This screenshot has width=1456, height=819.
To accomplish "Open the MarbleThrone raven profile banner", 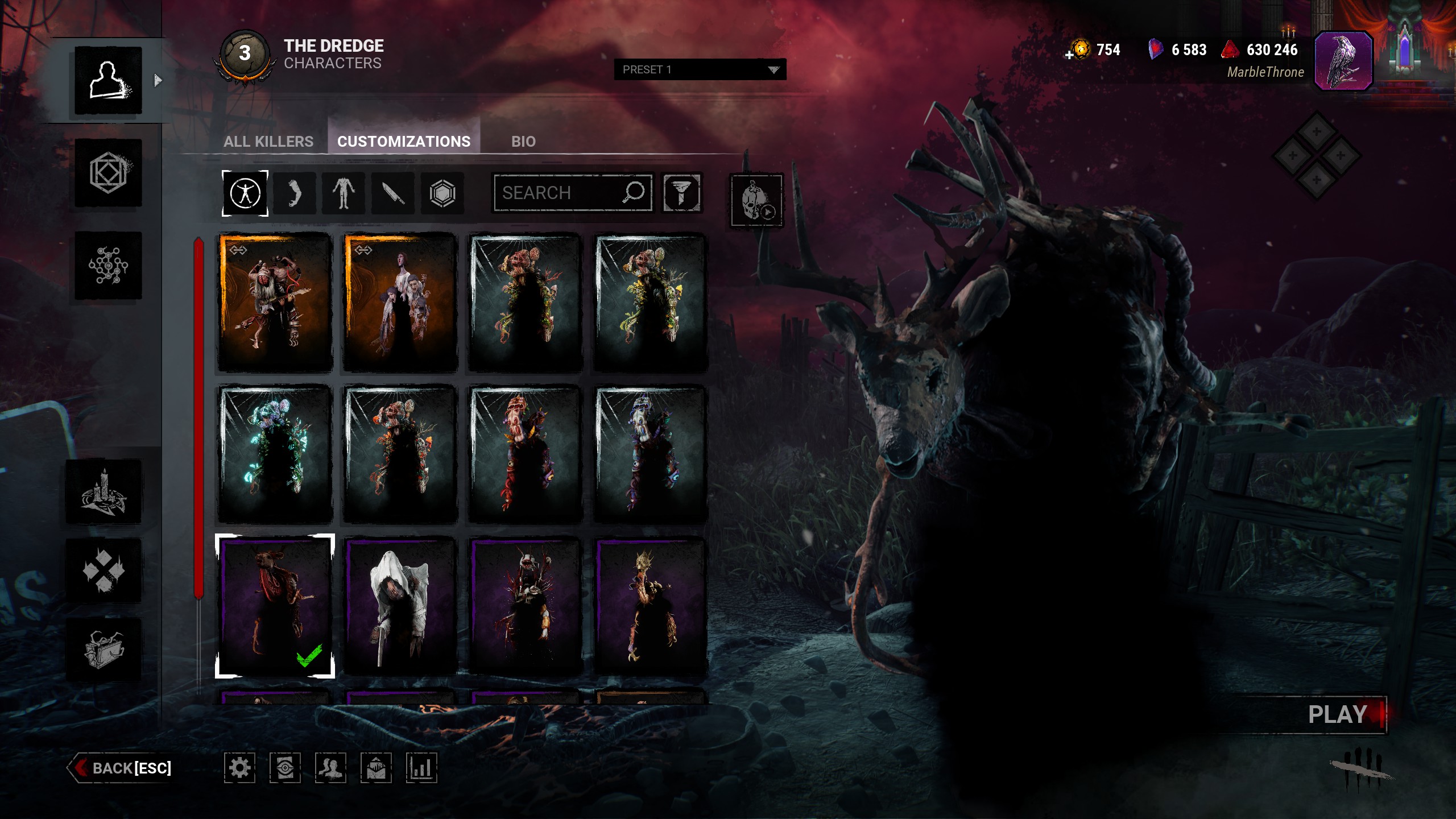I will tap(1343, 61).
